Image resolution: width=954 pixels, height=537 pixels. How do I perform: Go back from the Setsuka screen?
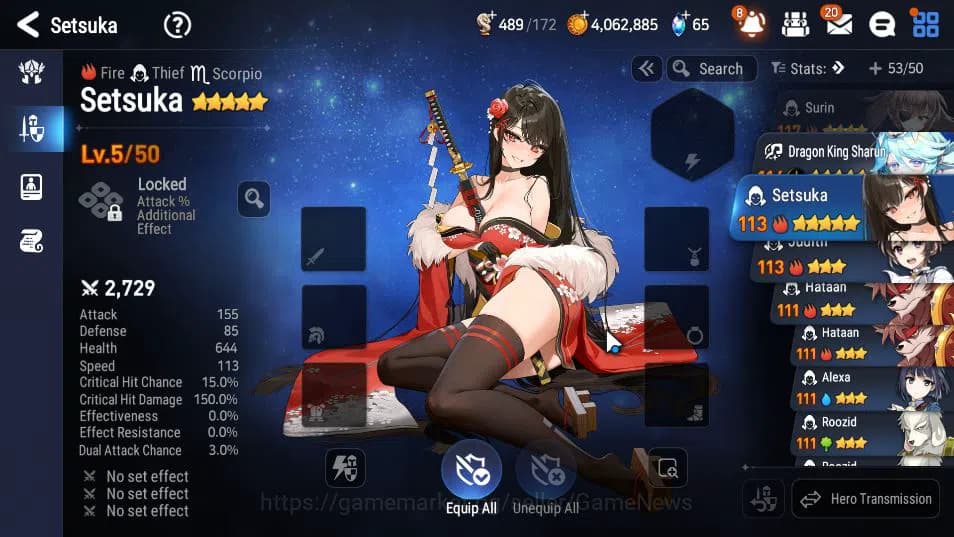pos(28,25)
